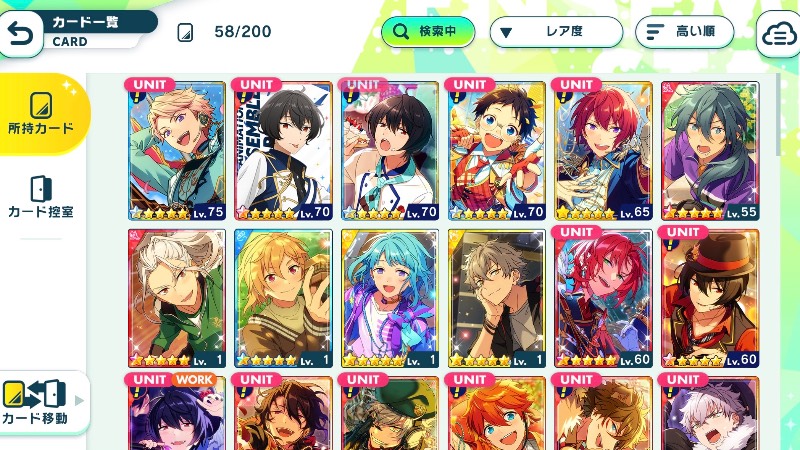Select the Lv.55 green-haired card
The width and height of the screenshot is (800, 450).
point(710,150)
